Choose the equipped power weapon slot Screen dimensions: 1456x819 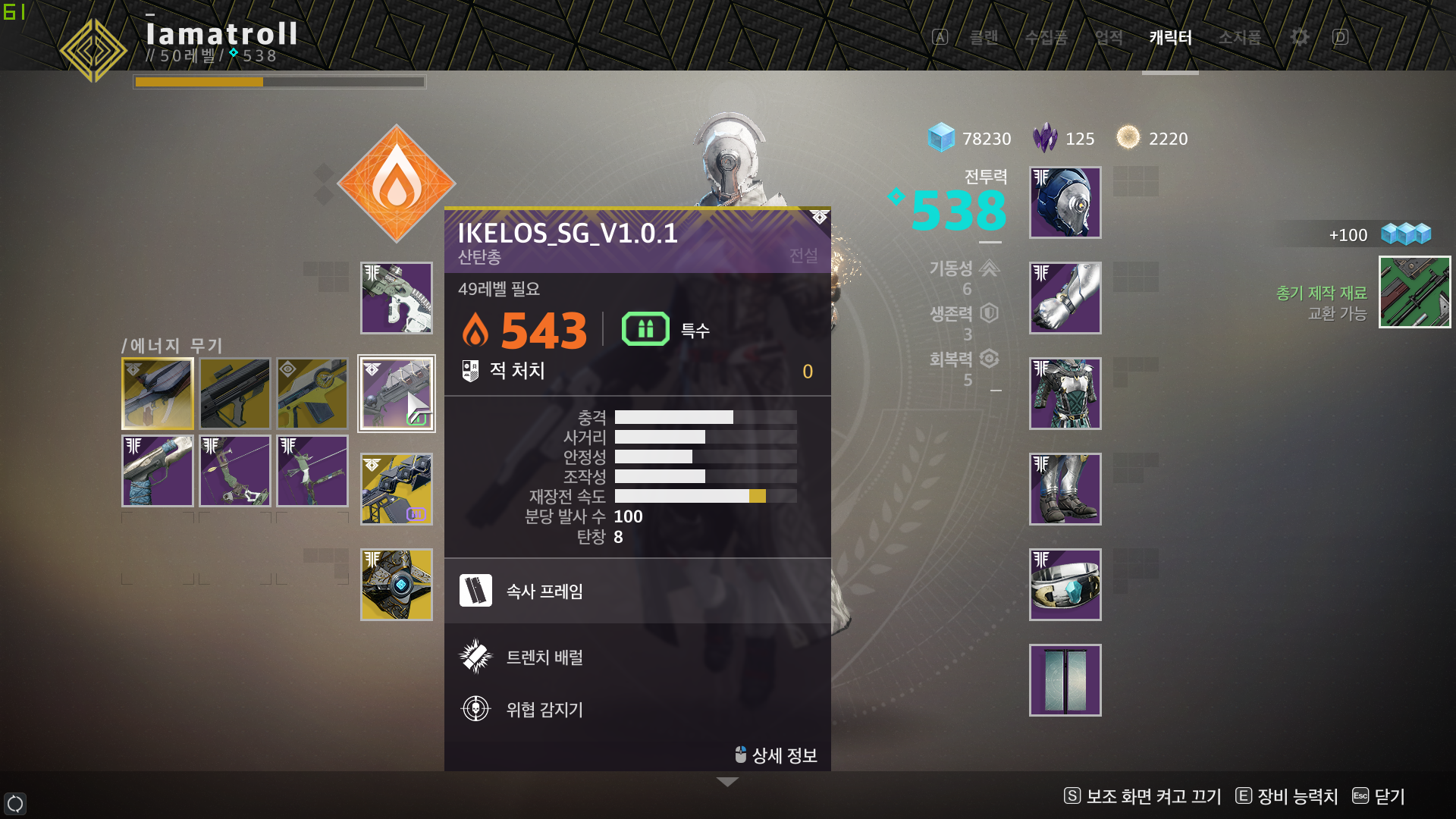coord(396,489)
